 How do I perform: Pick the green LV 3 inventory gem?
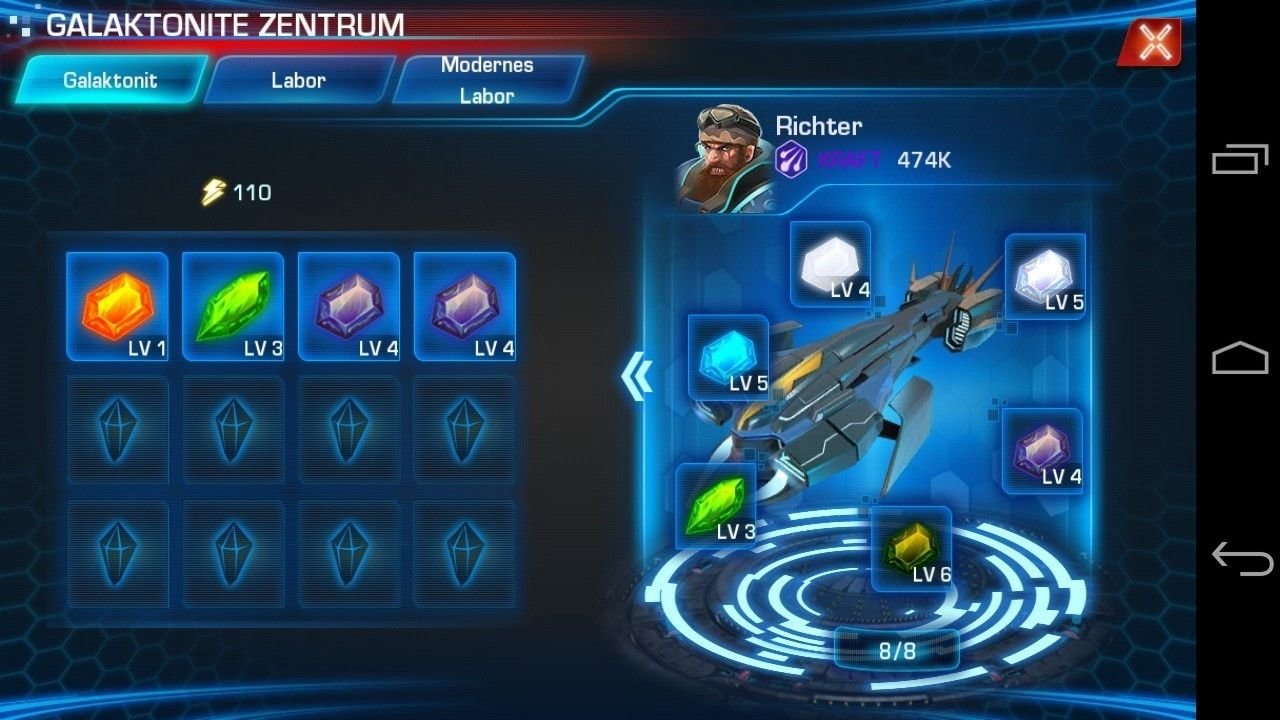pyautogui.click(x=233, y=306)
